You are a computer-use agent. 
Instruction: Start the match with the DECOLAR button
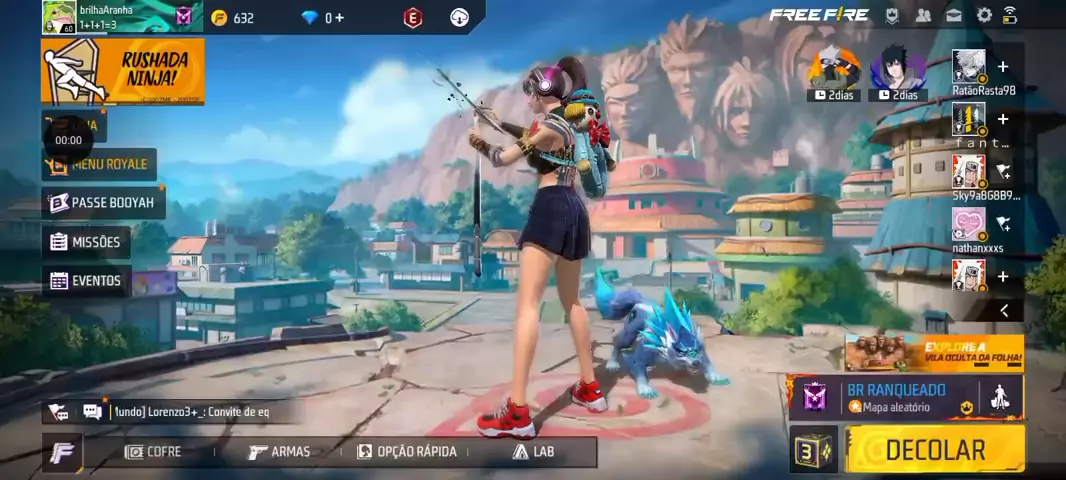(x=935, y=449)
